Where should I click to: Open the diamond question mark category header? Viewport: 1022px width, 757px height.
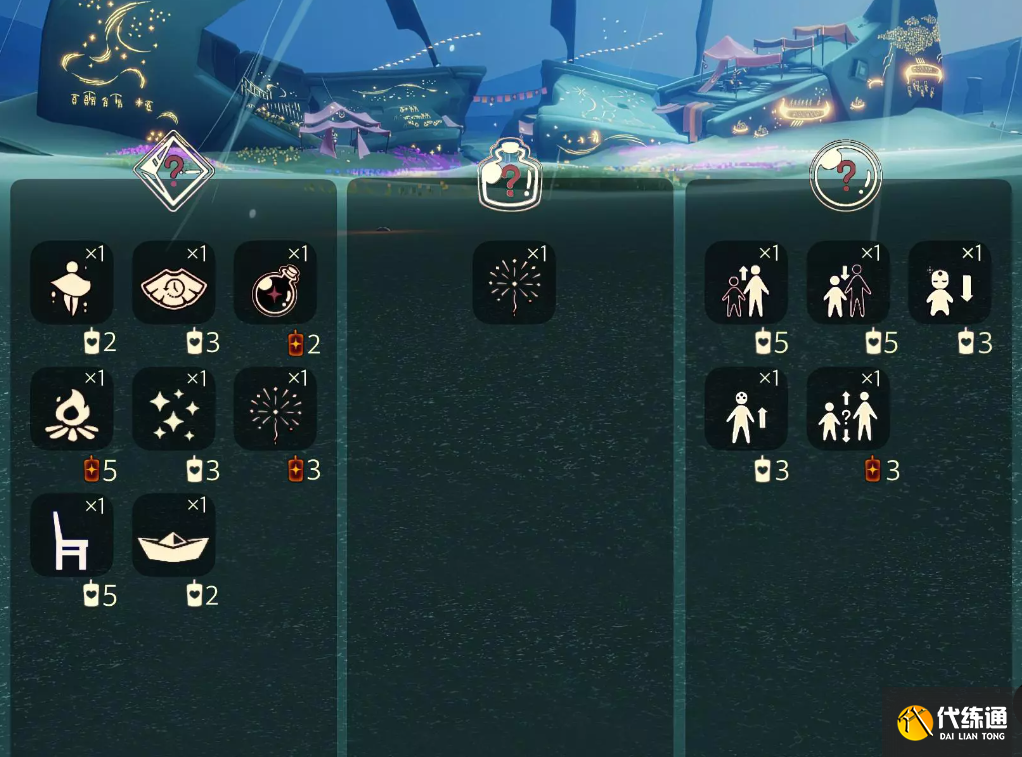(174, 171)
